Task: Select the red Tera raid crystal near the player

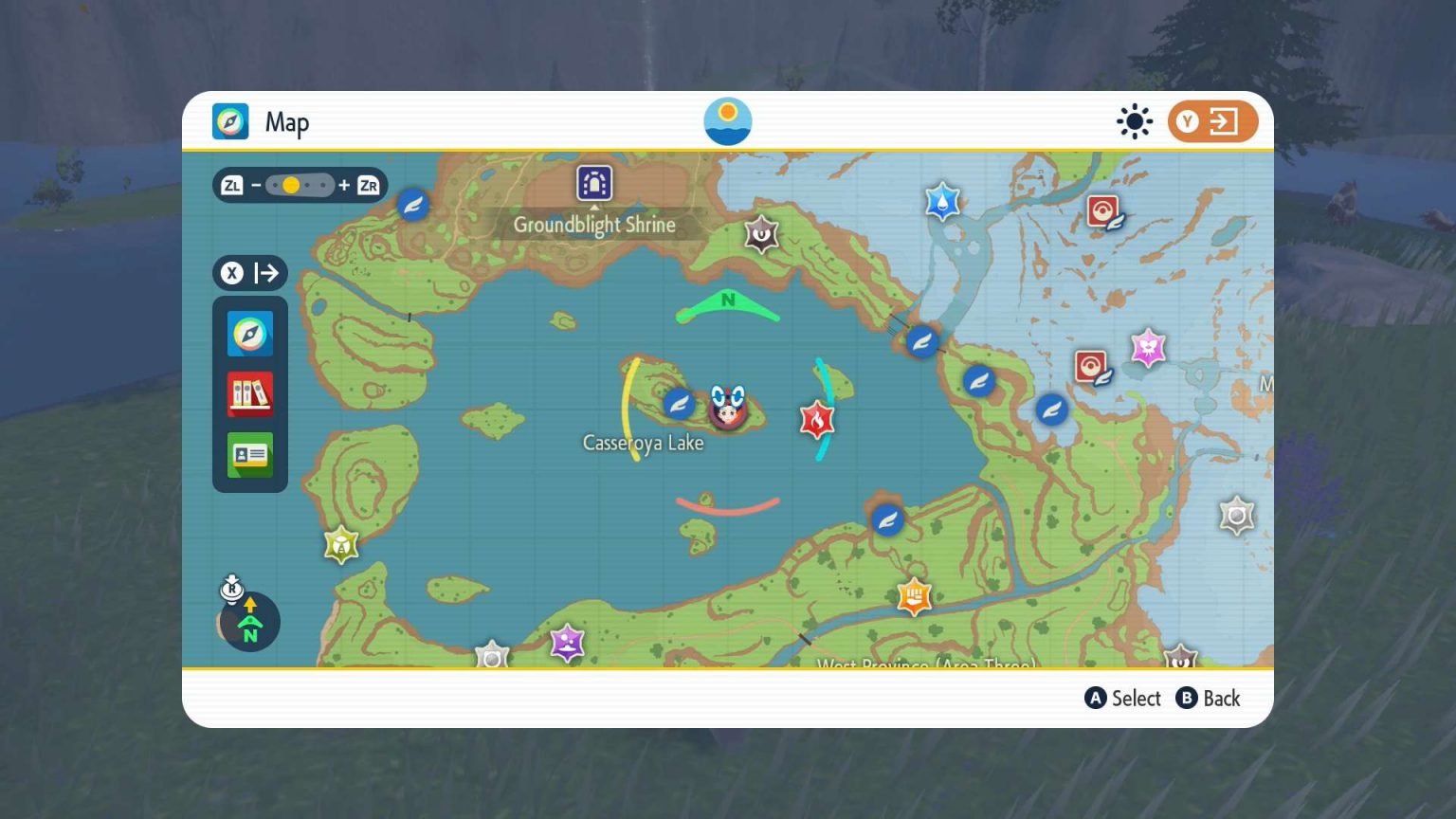Action: (x=816, y=420)
